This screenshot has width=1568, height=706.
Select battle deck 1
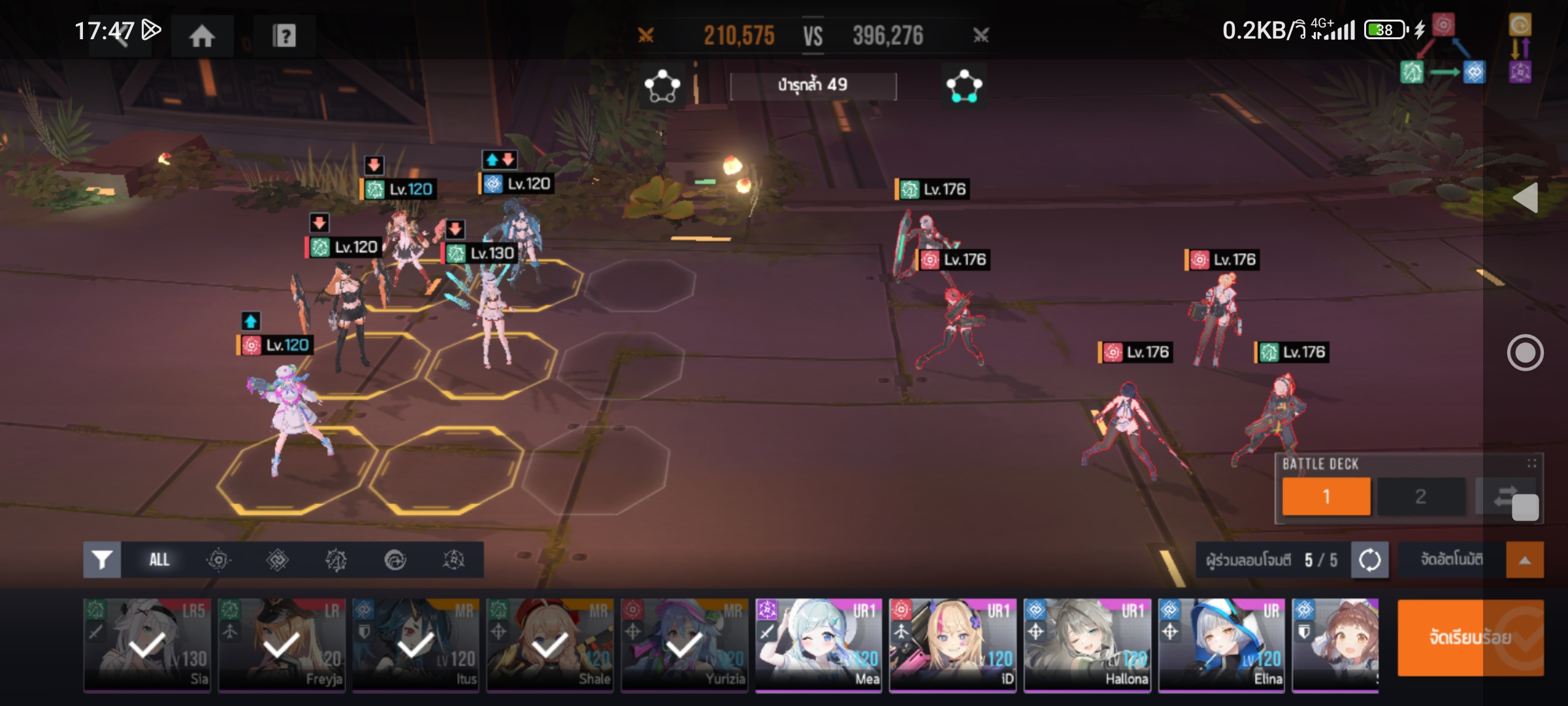(x=1326, y=496)
